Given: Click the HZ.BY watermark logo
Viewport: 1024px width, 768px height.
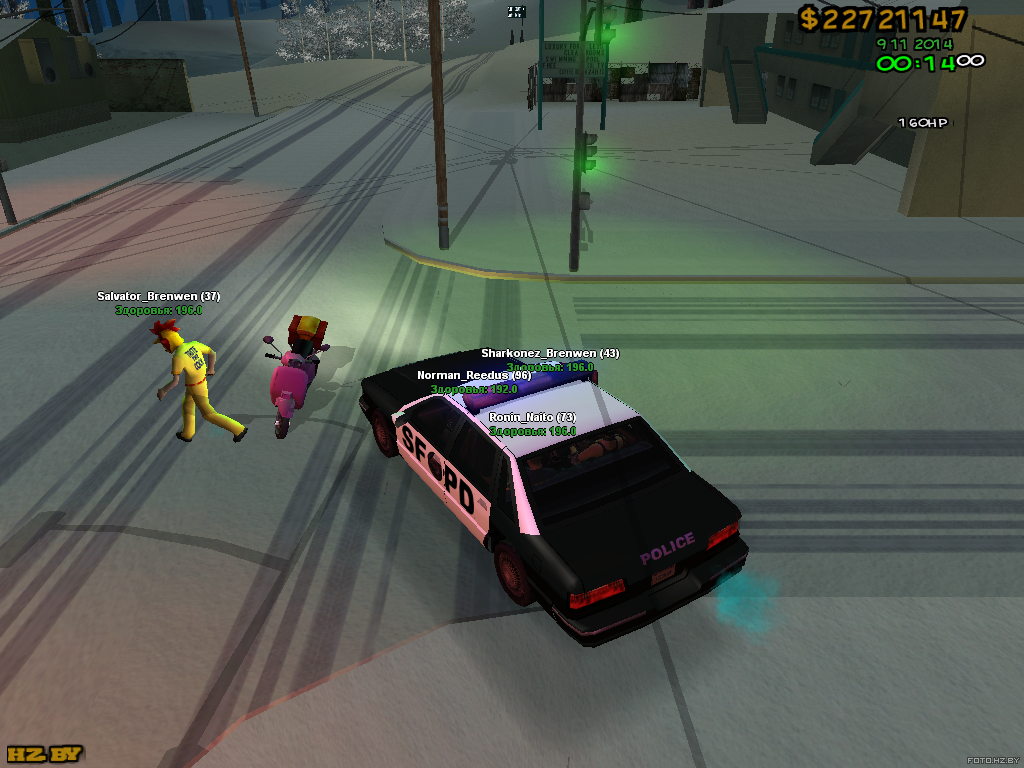Looking at the screenshot, I should 45,753.
